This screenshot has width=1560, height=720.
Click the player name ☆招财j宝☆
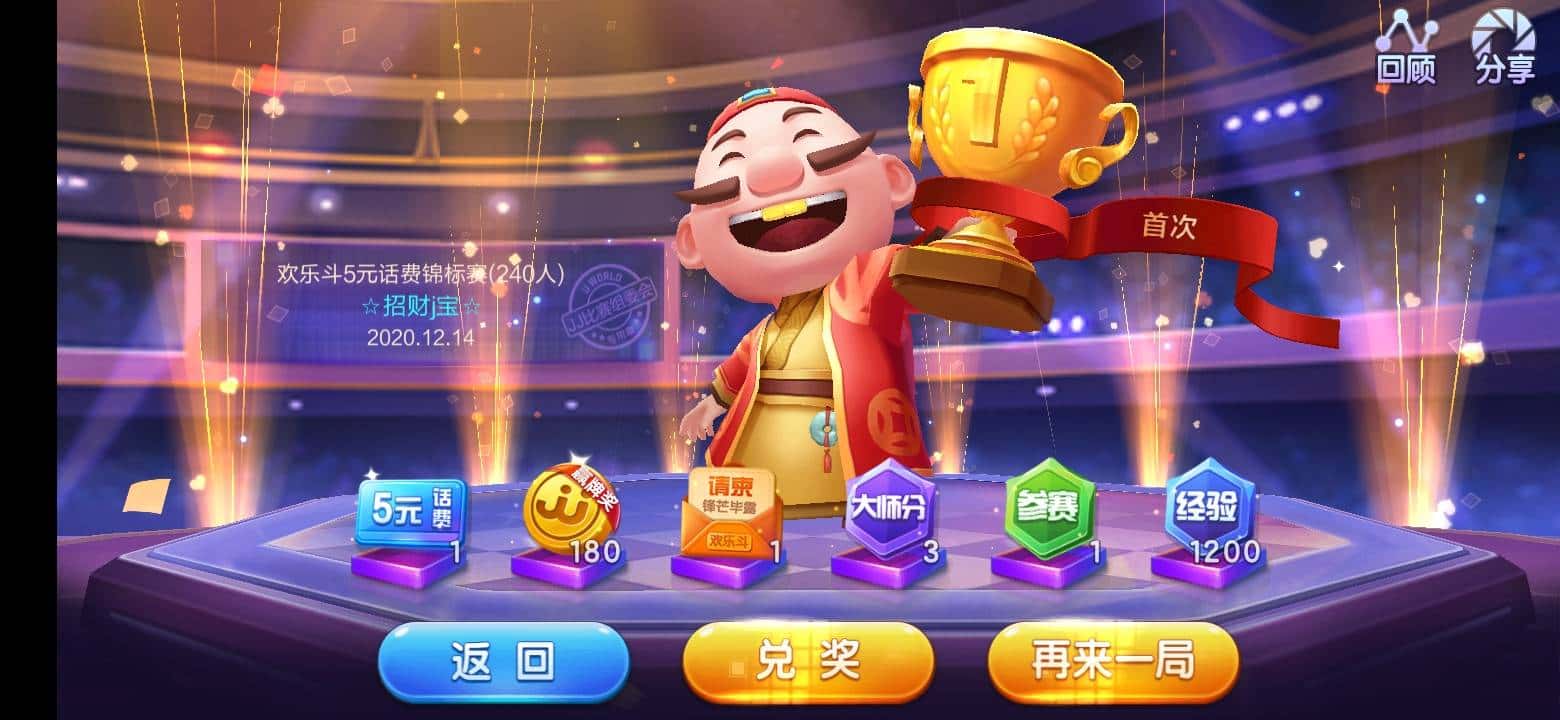[420, 308]
